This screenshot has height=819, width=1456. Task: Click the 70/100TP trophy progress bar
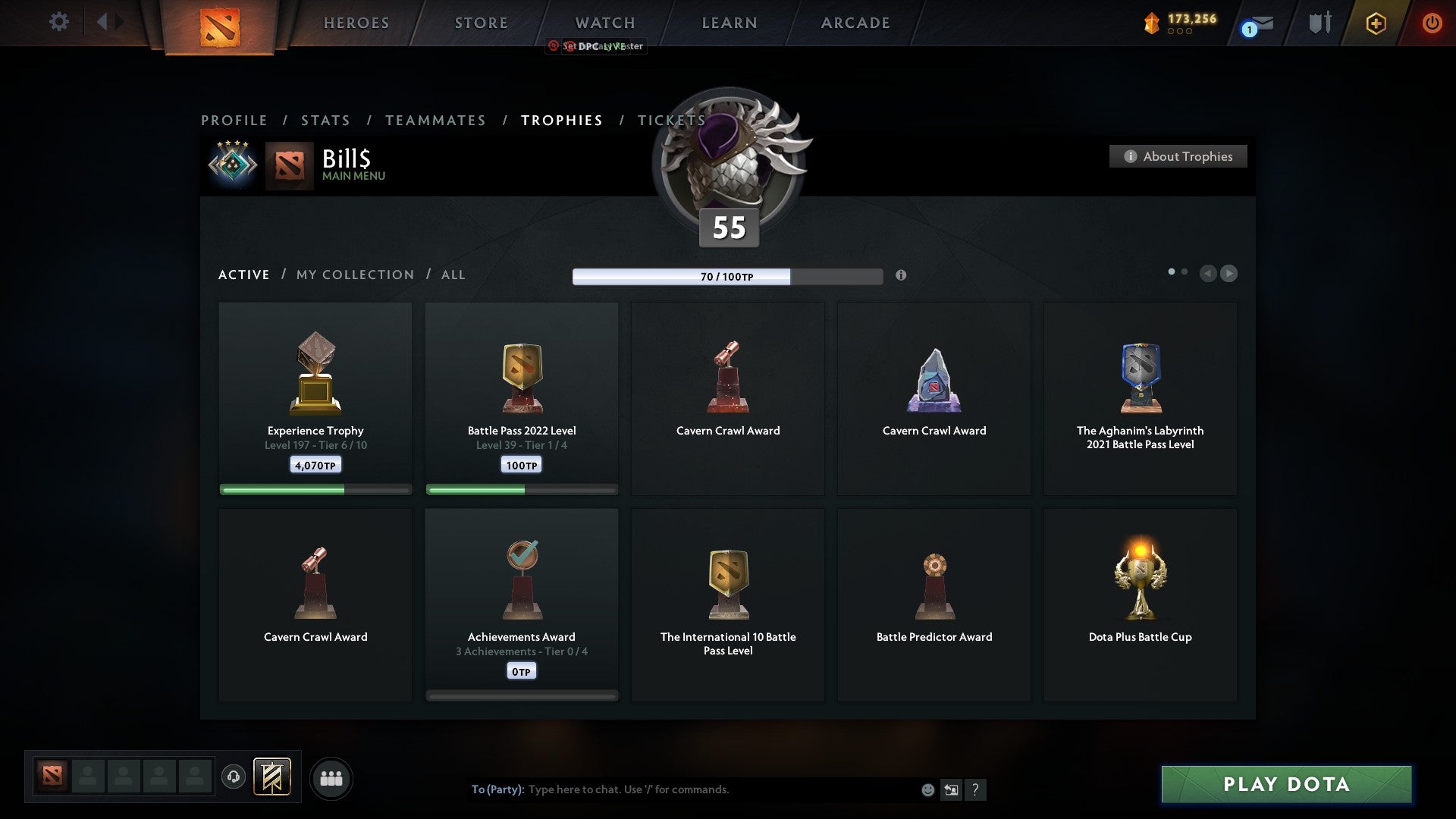coord(726,276)
